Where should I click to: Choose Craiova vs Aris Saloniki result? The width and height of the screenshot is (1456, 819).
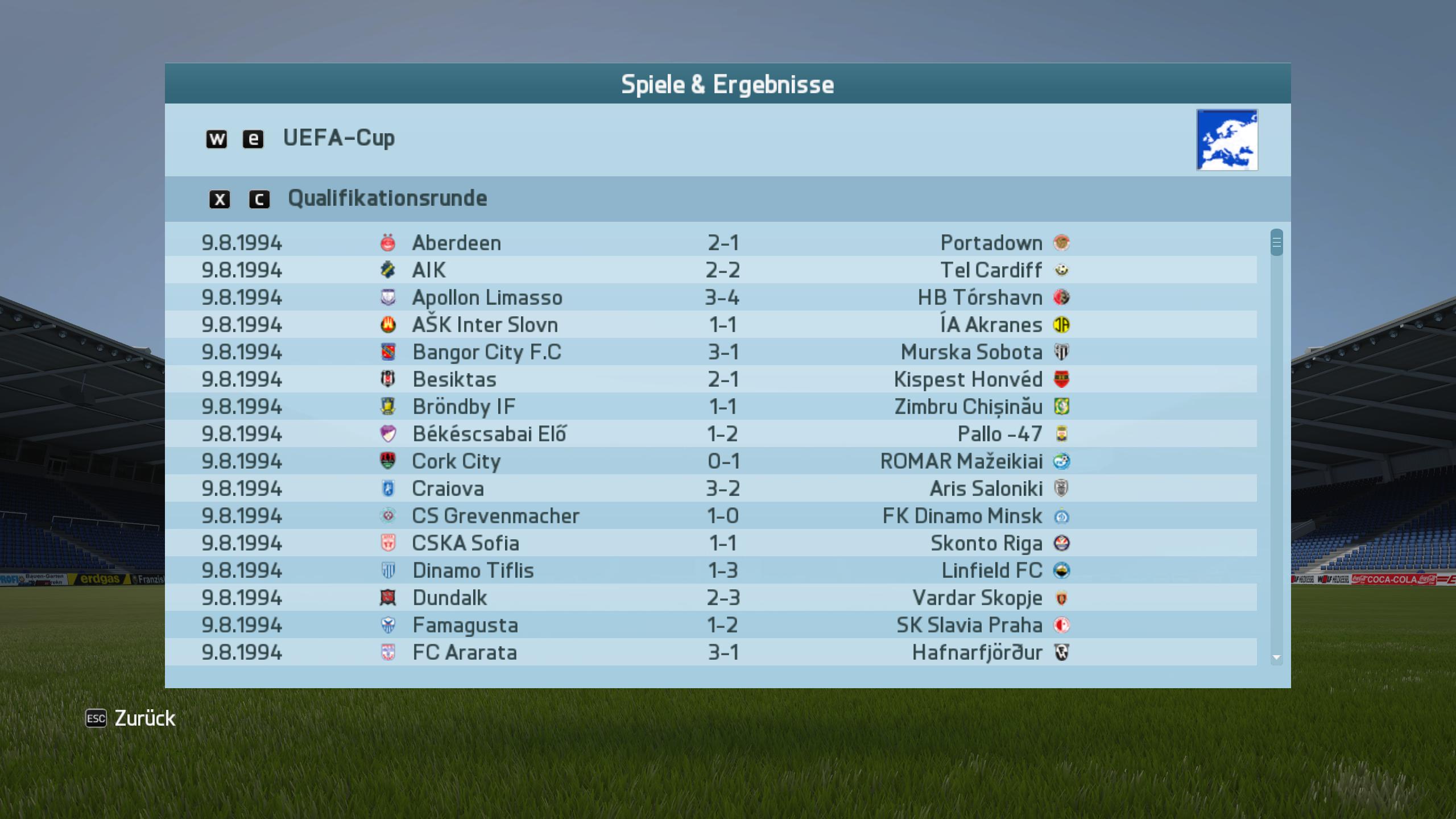point(711,489)
